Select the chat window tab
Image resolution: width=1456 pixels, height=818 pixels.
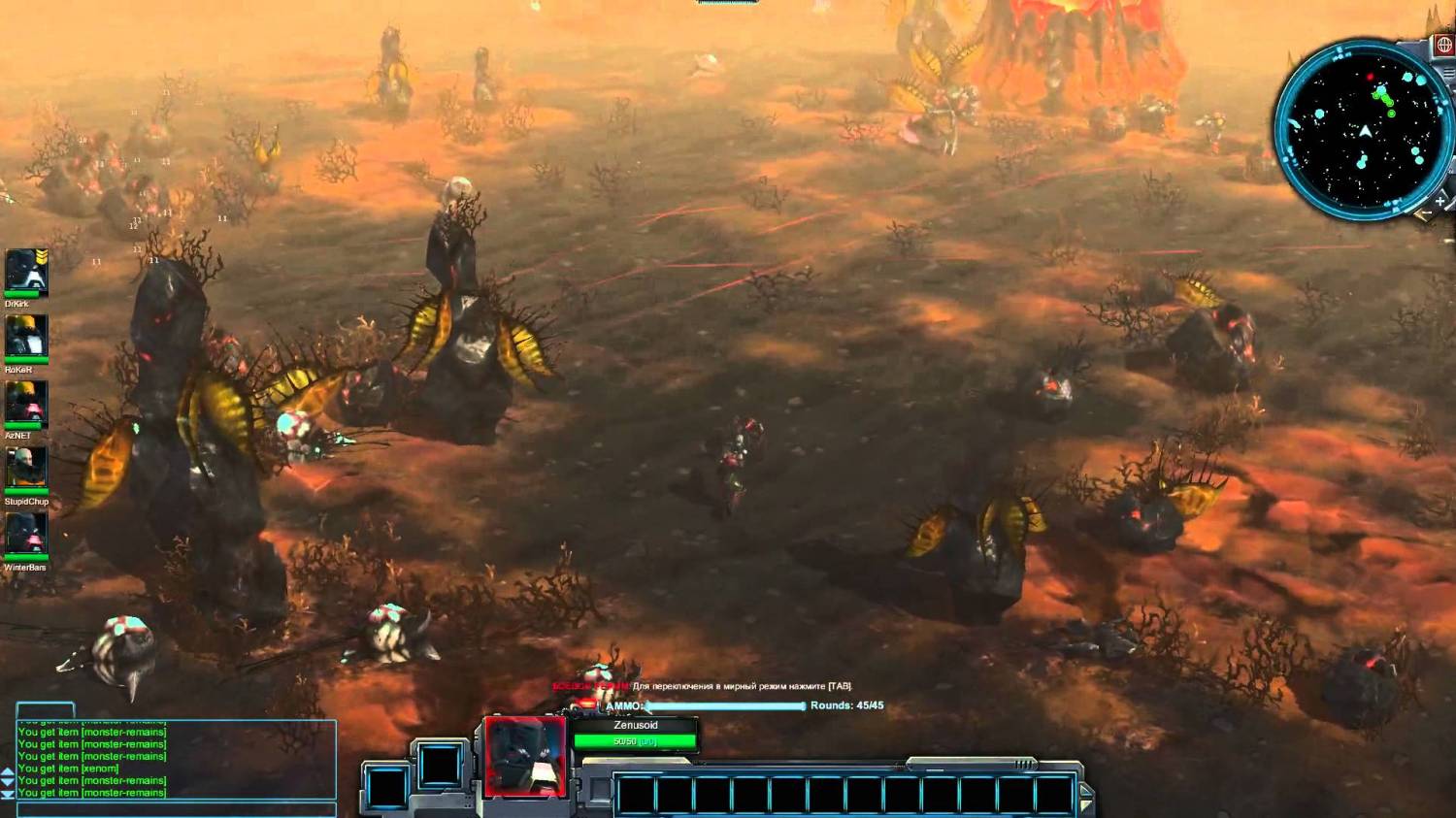coord(46,710)
